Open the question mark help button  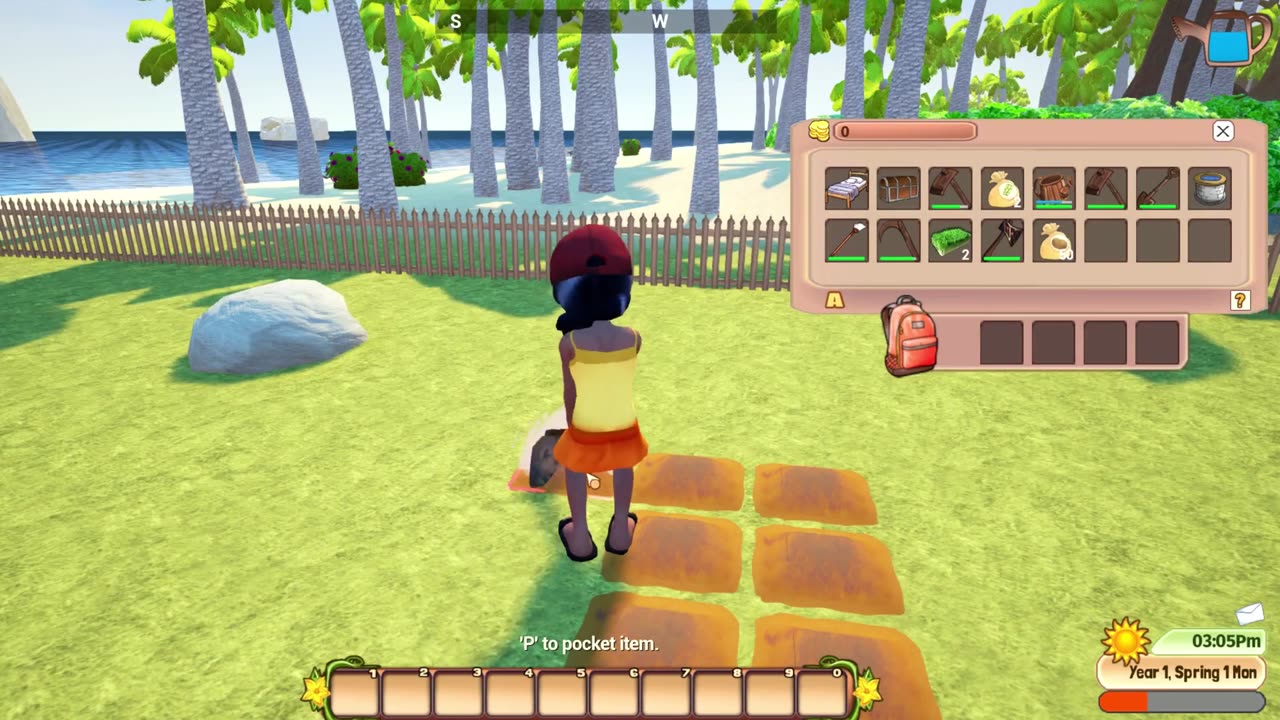(1240, 300)
